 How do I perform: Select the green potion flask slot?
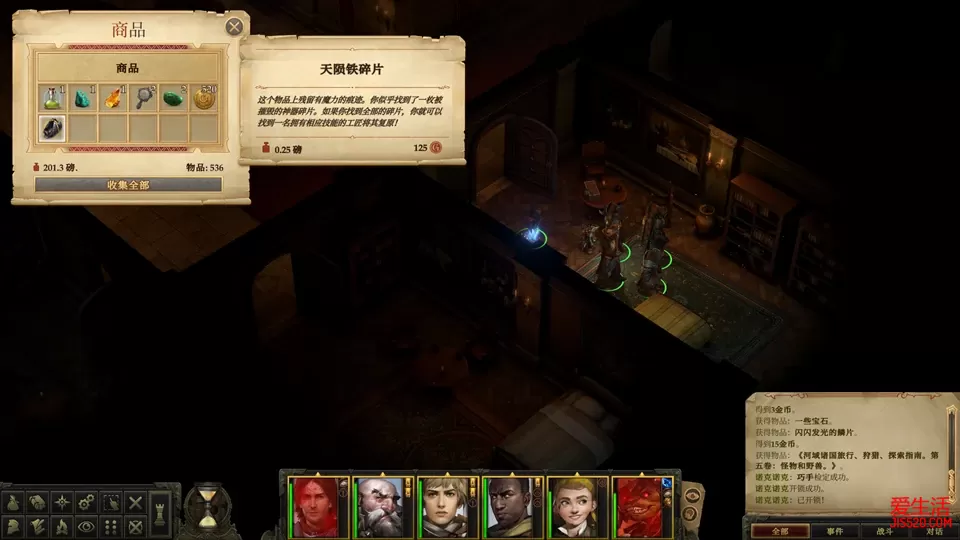point(52,98)
